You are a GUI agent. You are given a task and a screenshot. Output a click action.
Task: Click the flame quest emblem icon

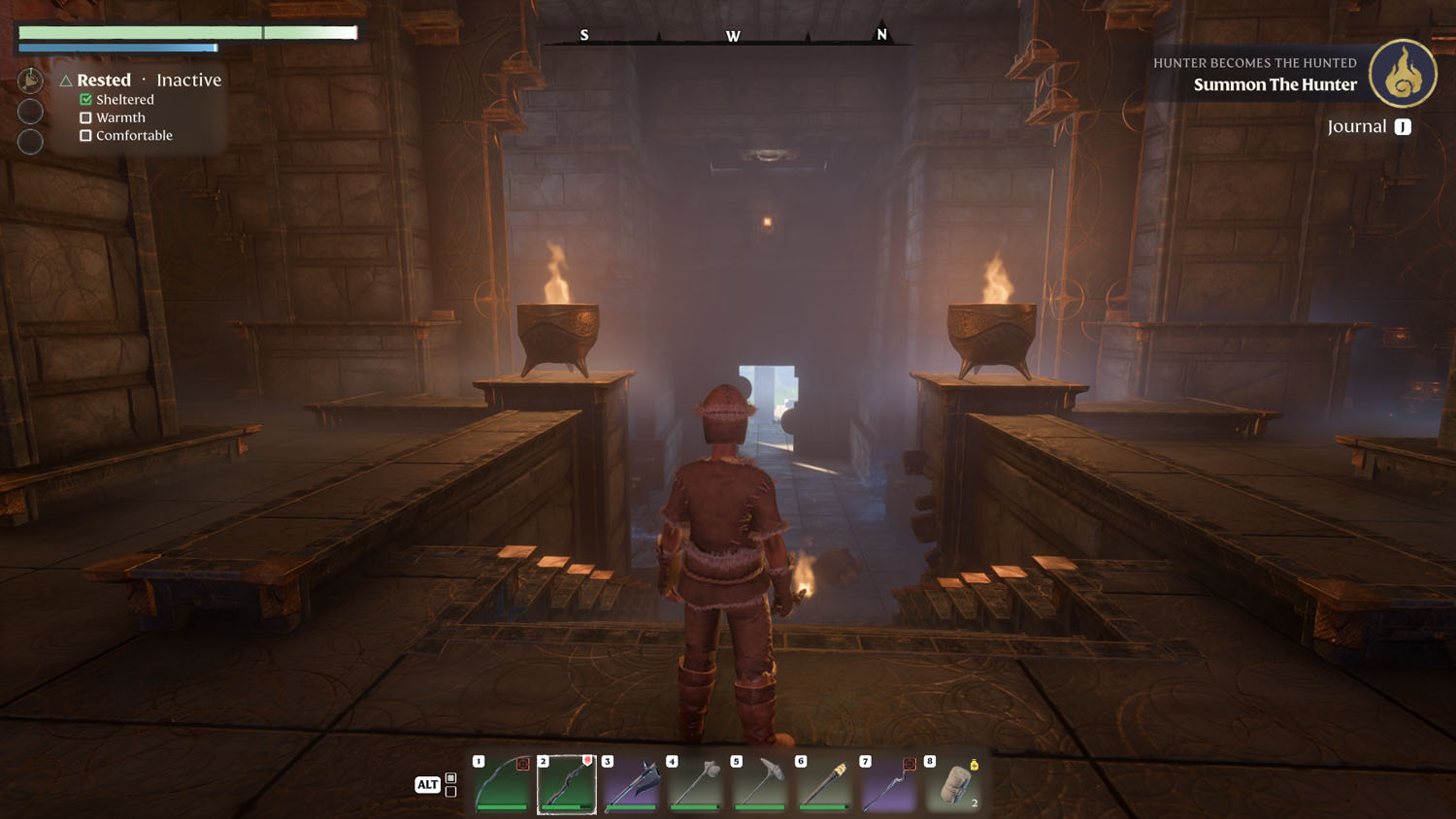(1403, 74)
